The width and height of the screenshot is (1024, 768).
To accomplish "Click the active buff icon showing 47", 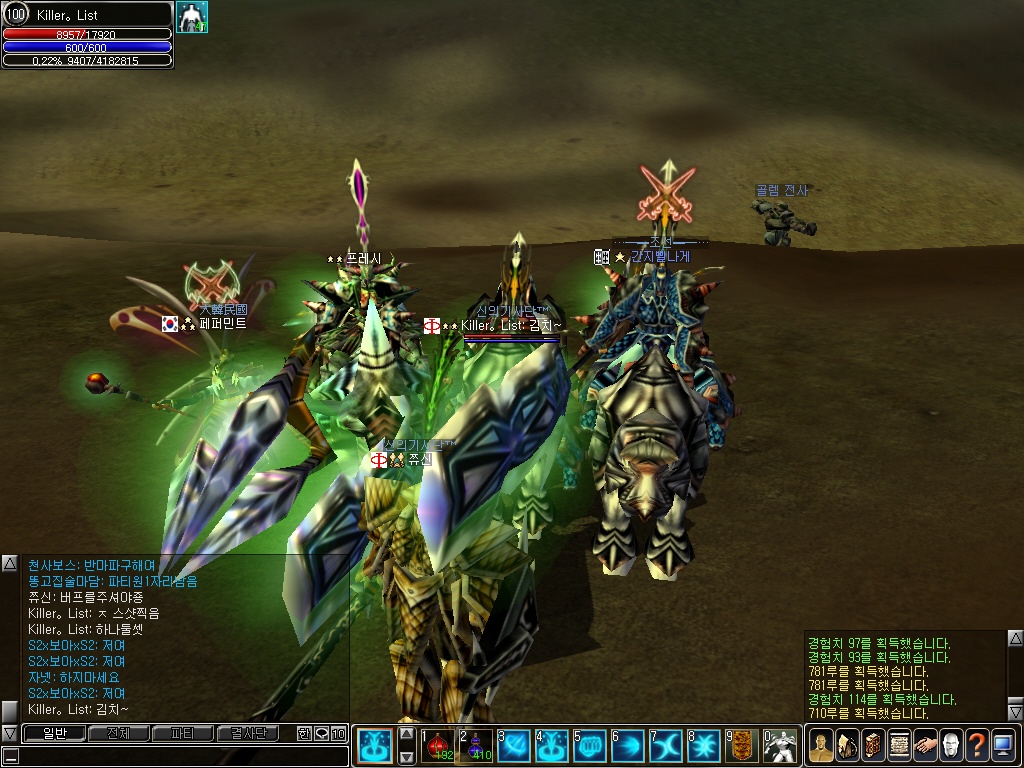I will coord(192,17).
